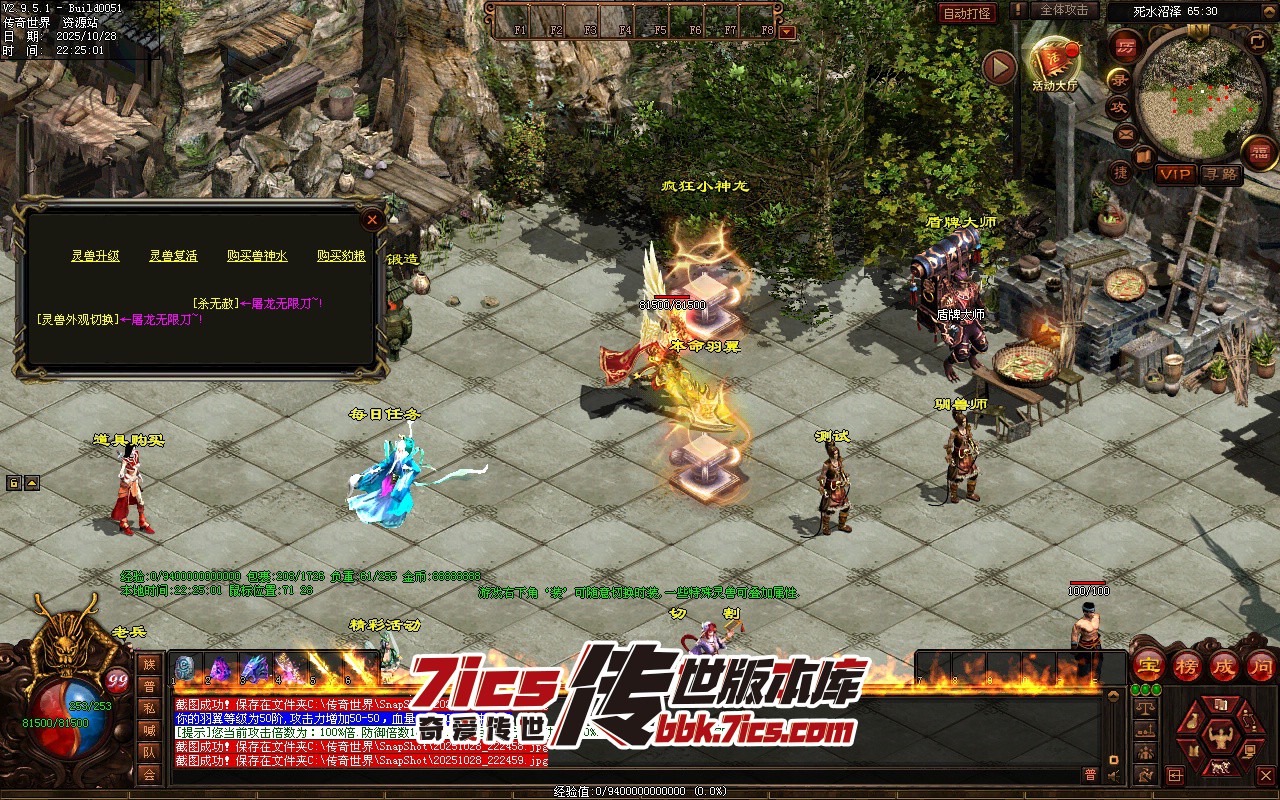Expand the F-key skill bar dropdown arrow

pos(787,31)
